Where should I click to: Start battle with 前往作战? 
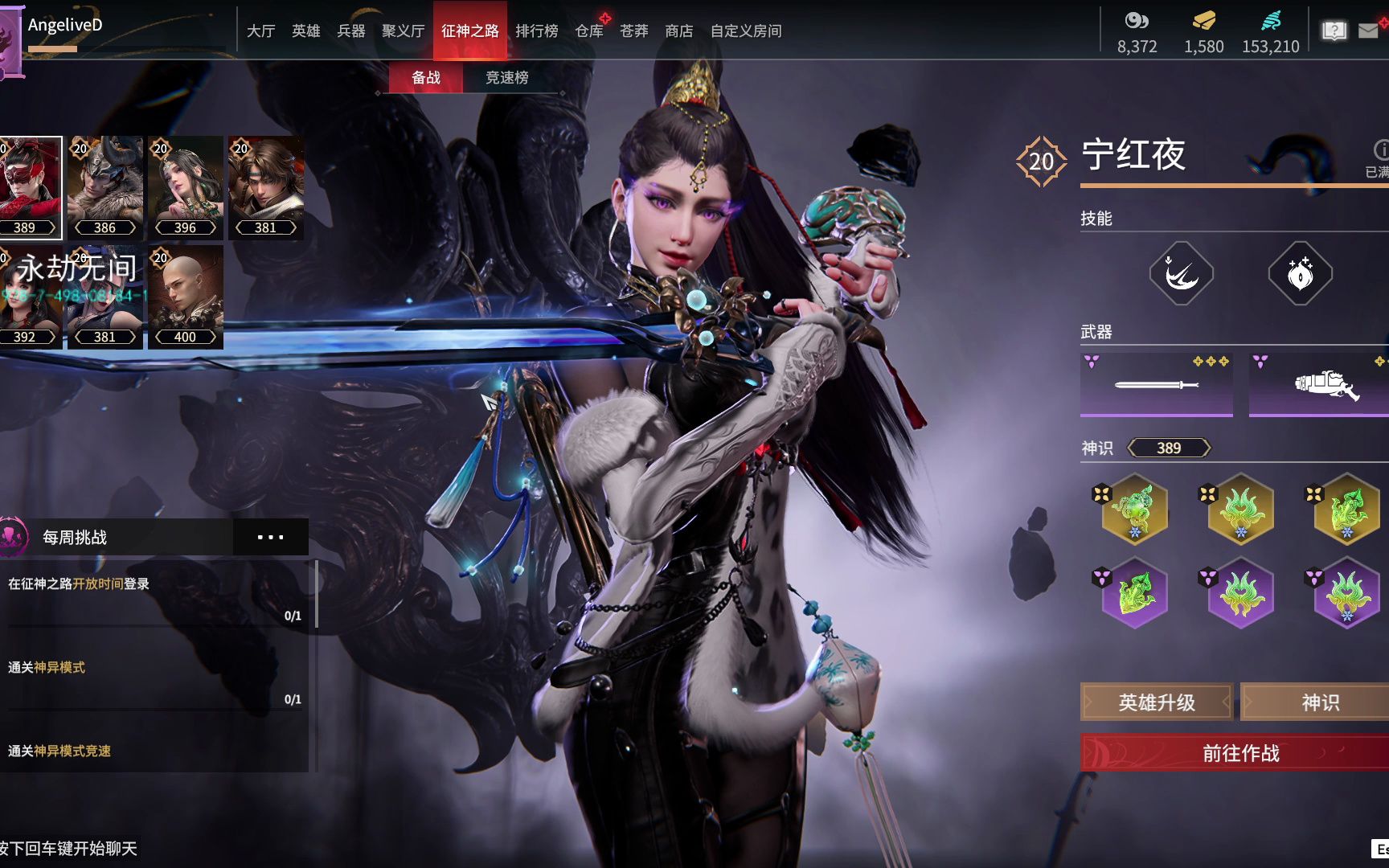1239,753
